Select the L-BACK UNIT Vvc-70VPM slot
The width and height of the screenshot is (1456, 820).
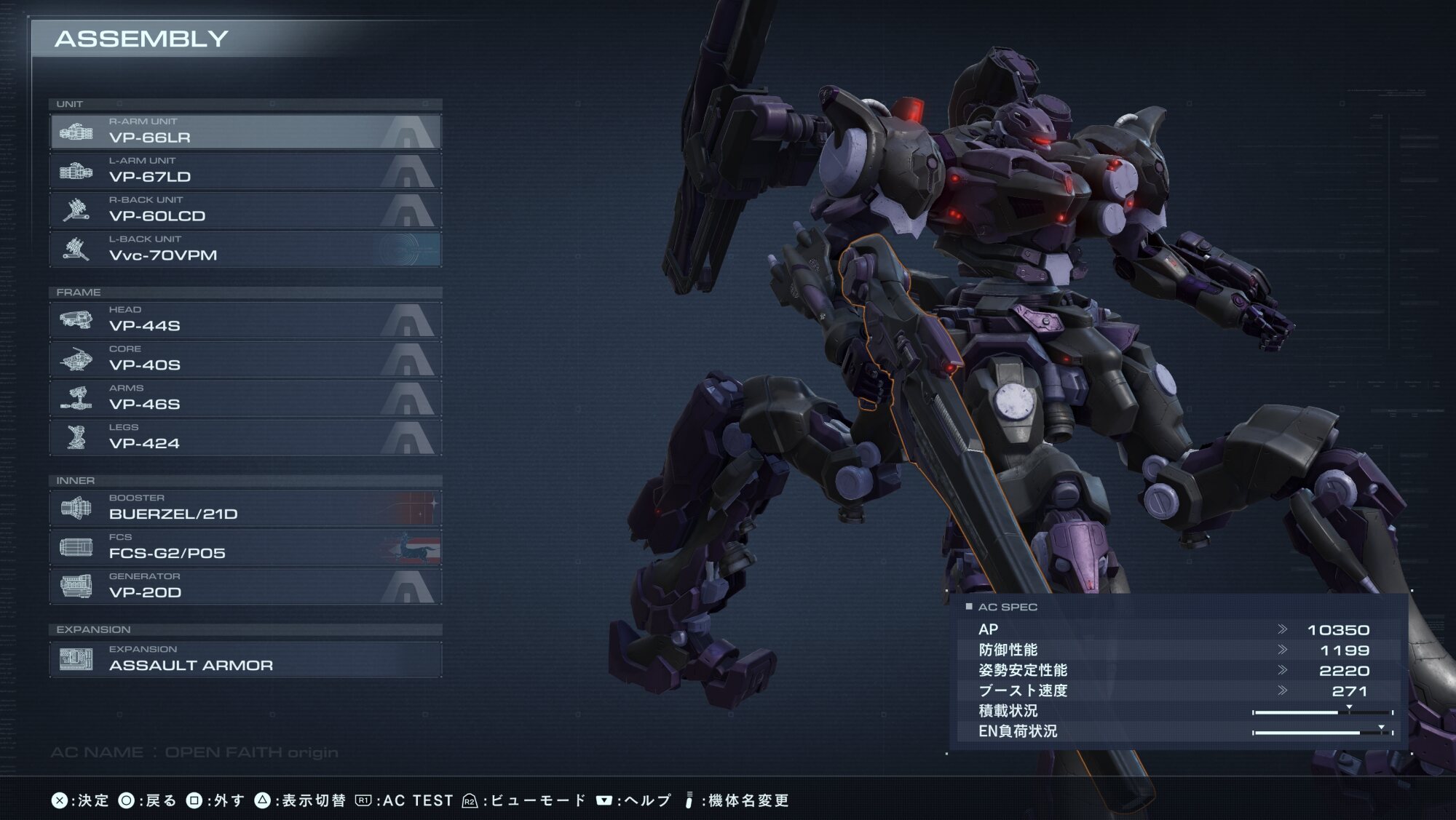point(245,250)
